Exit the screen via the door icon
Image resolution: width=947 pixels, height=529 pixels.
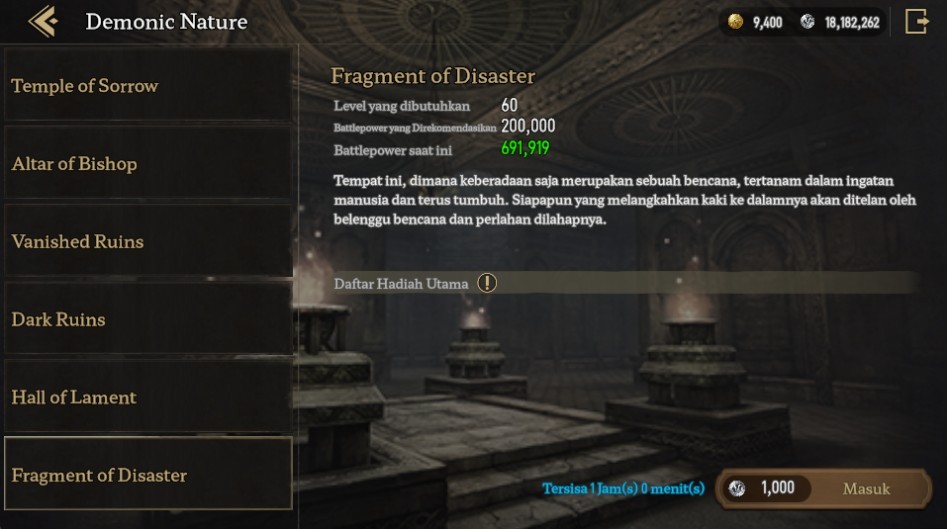[916, 22]
